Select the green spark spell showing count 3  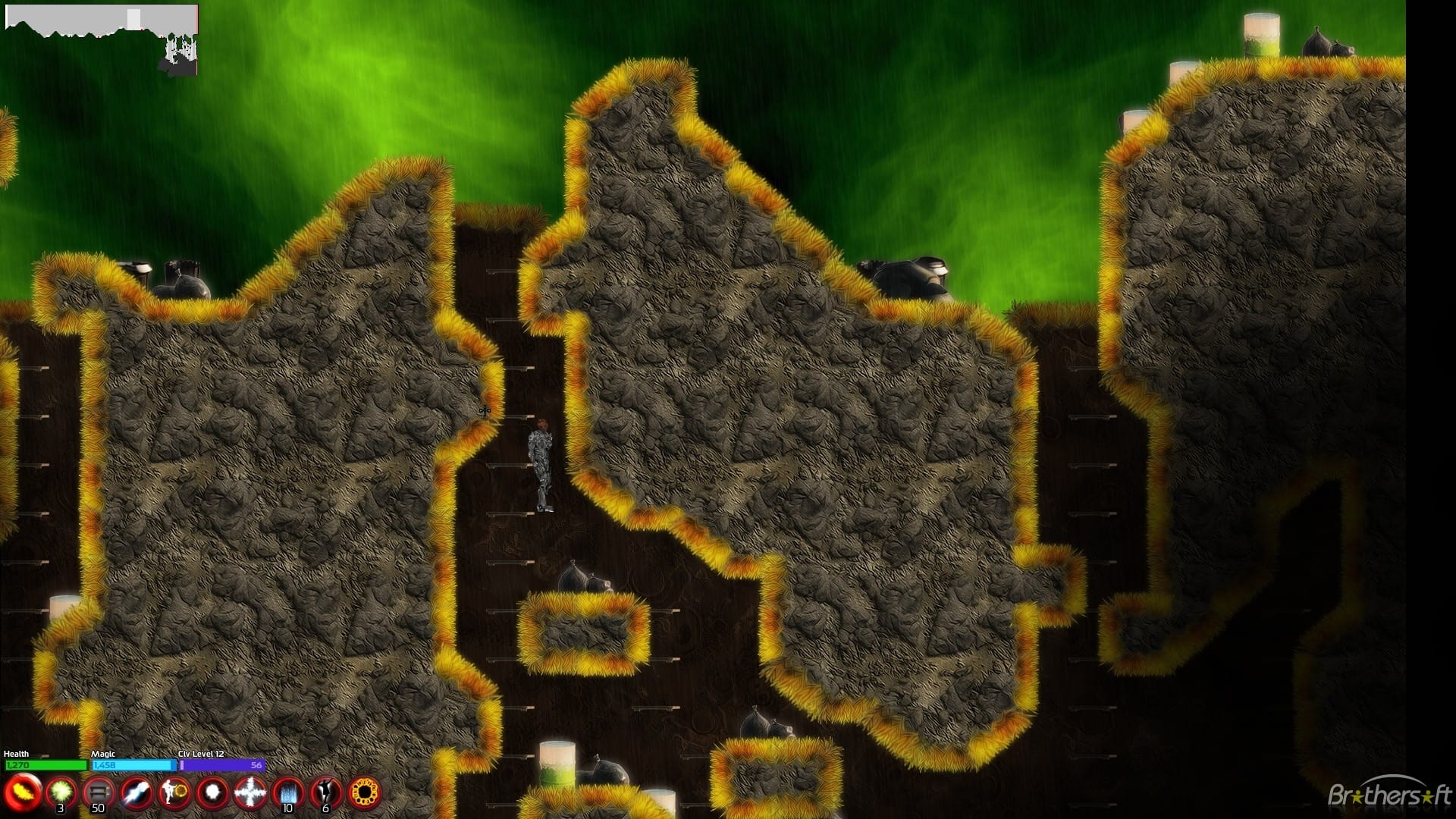[x=61, y=790]
